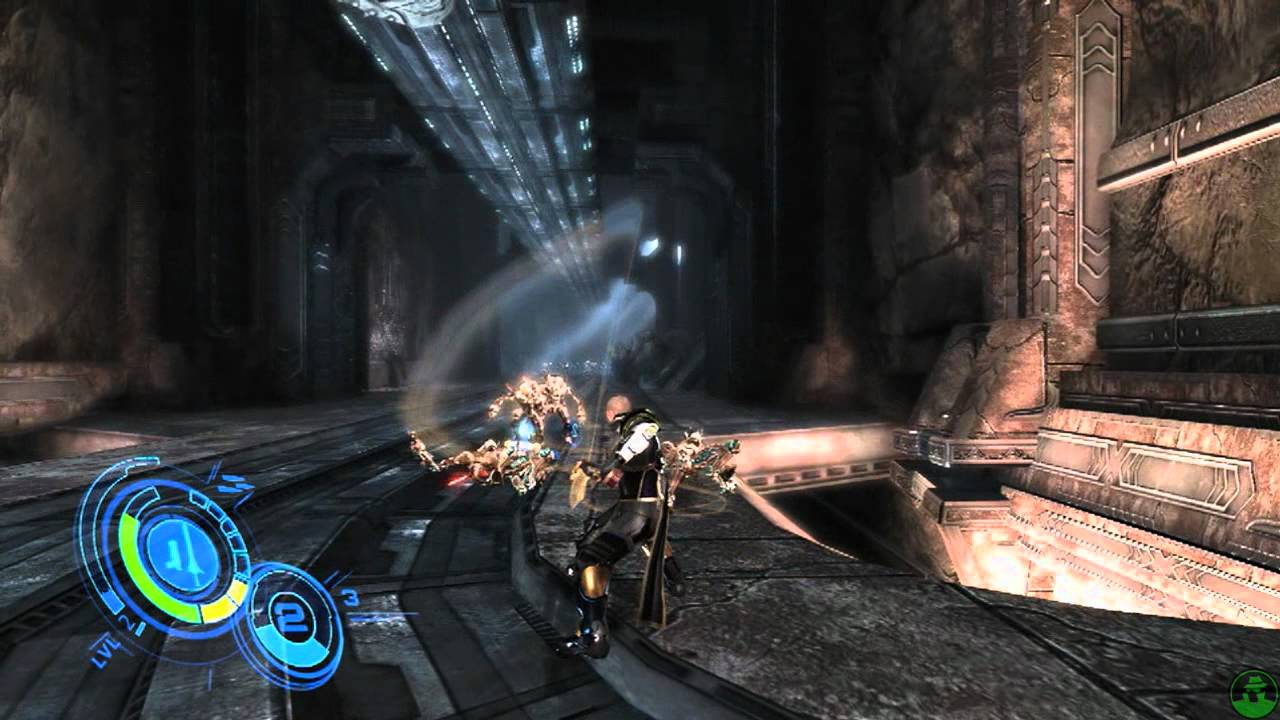1280x720 pixels.
Task: Select the small blue arrow marker above the HUD
Action: (x=213, y=471)
